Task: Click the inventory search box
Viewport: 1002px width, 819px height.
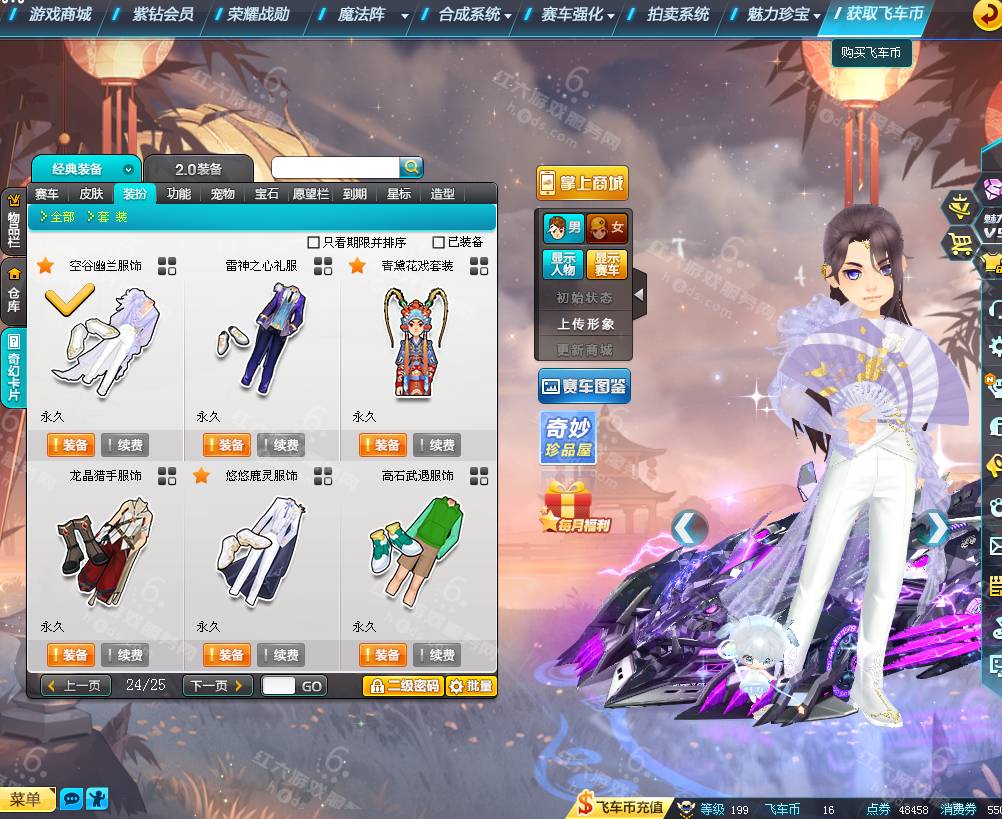Action: pos(335,168)
